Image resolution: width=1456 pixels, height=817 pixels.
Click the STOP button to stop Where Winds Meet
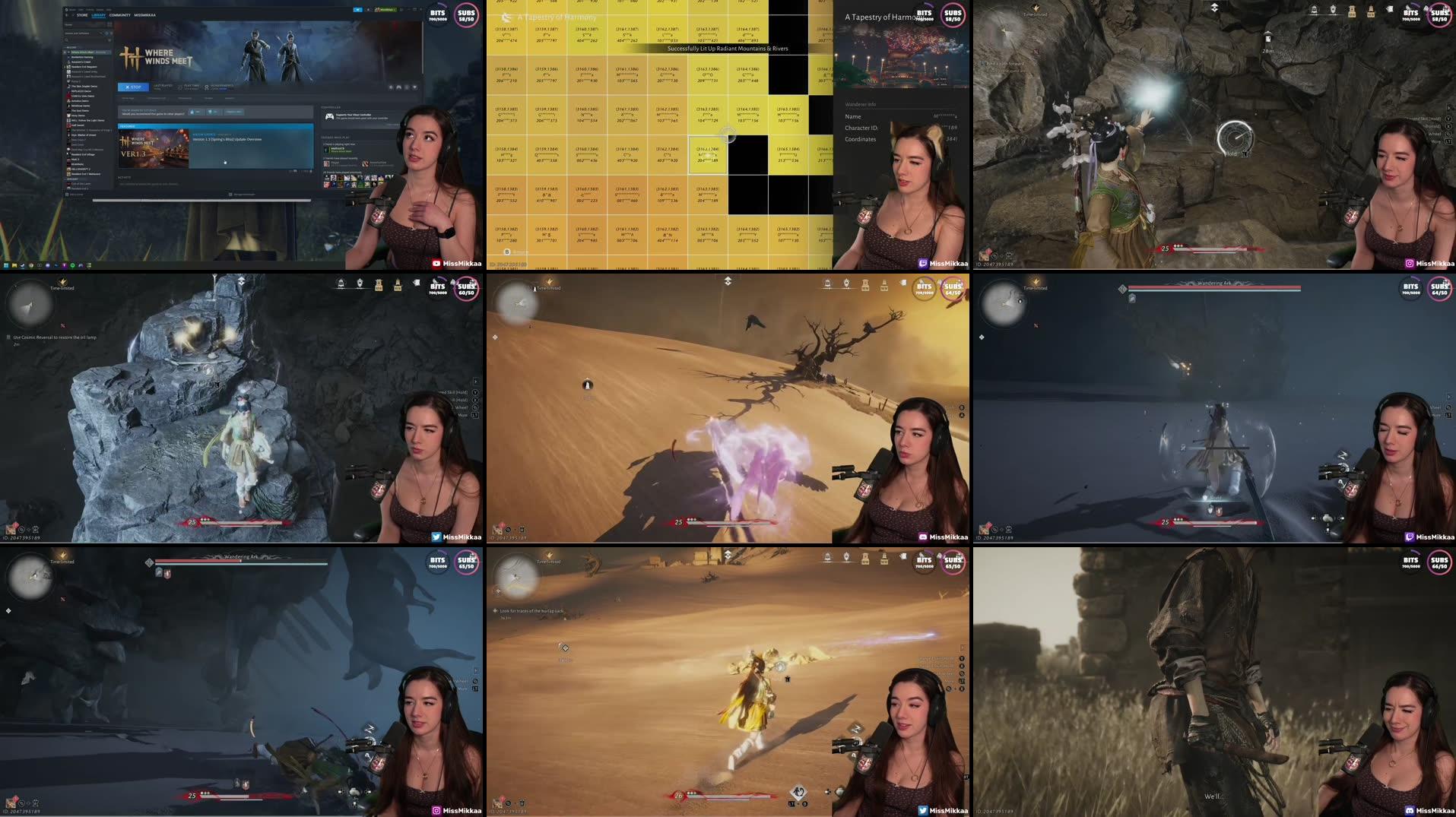133,87
